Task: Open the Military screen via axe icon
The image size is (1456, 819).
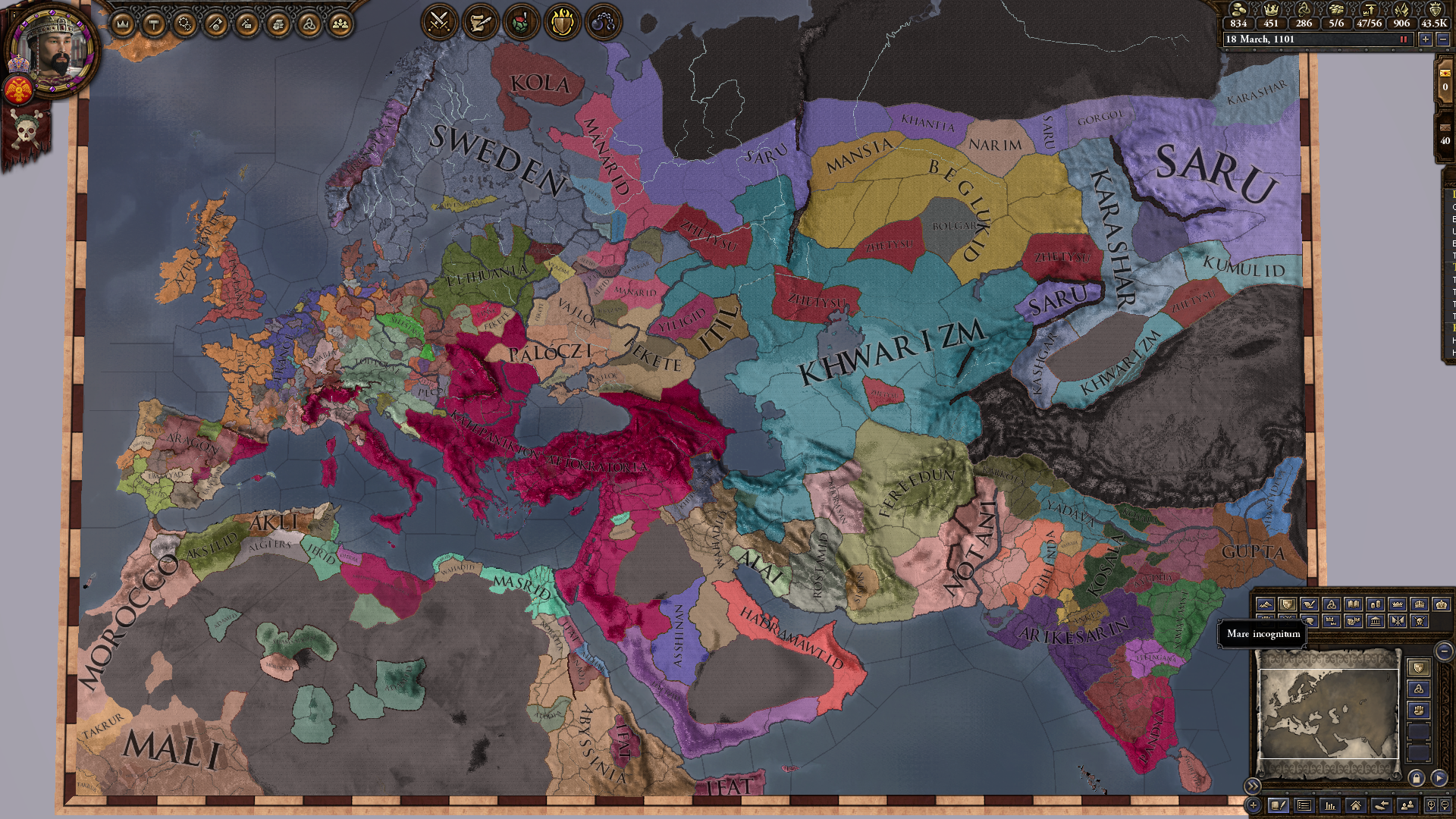Action: tap(218, 23)
